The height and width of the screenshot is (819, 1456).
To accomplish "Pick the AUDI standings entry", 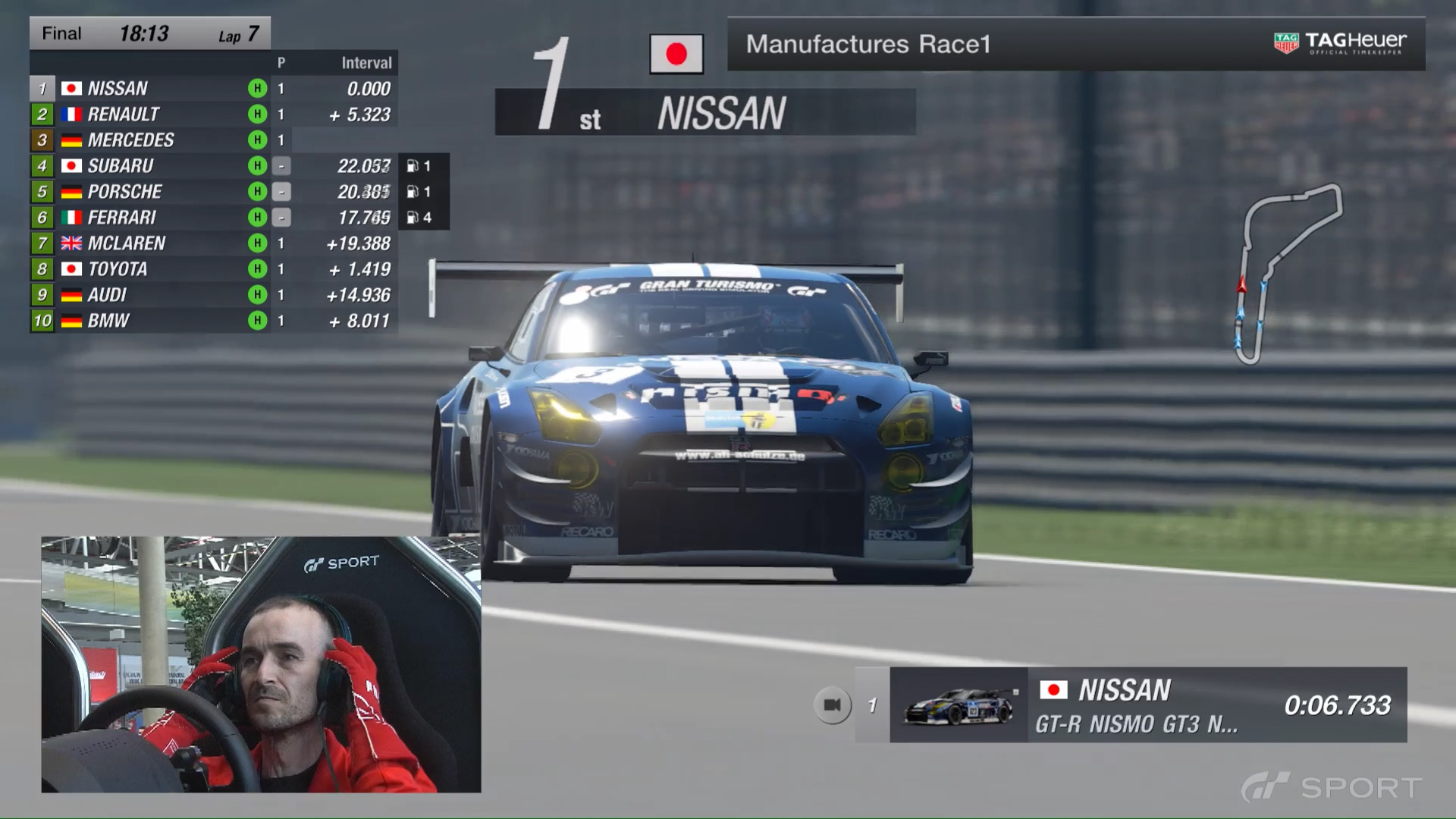I will (213, 295).
